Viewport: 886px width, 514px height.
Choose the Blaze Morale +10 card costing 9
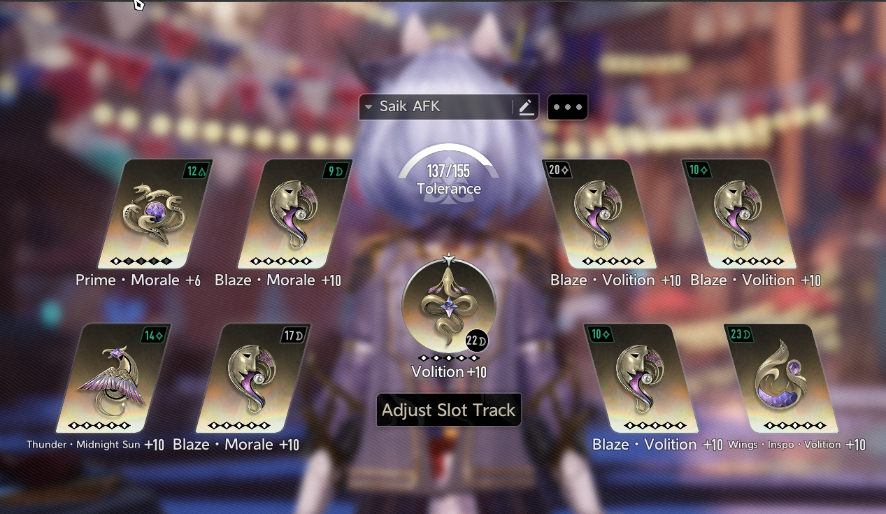(295, 214)
